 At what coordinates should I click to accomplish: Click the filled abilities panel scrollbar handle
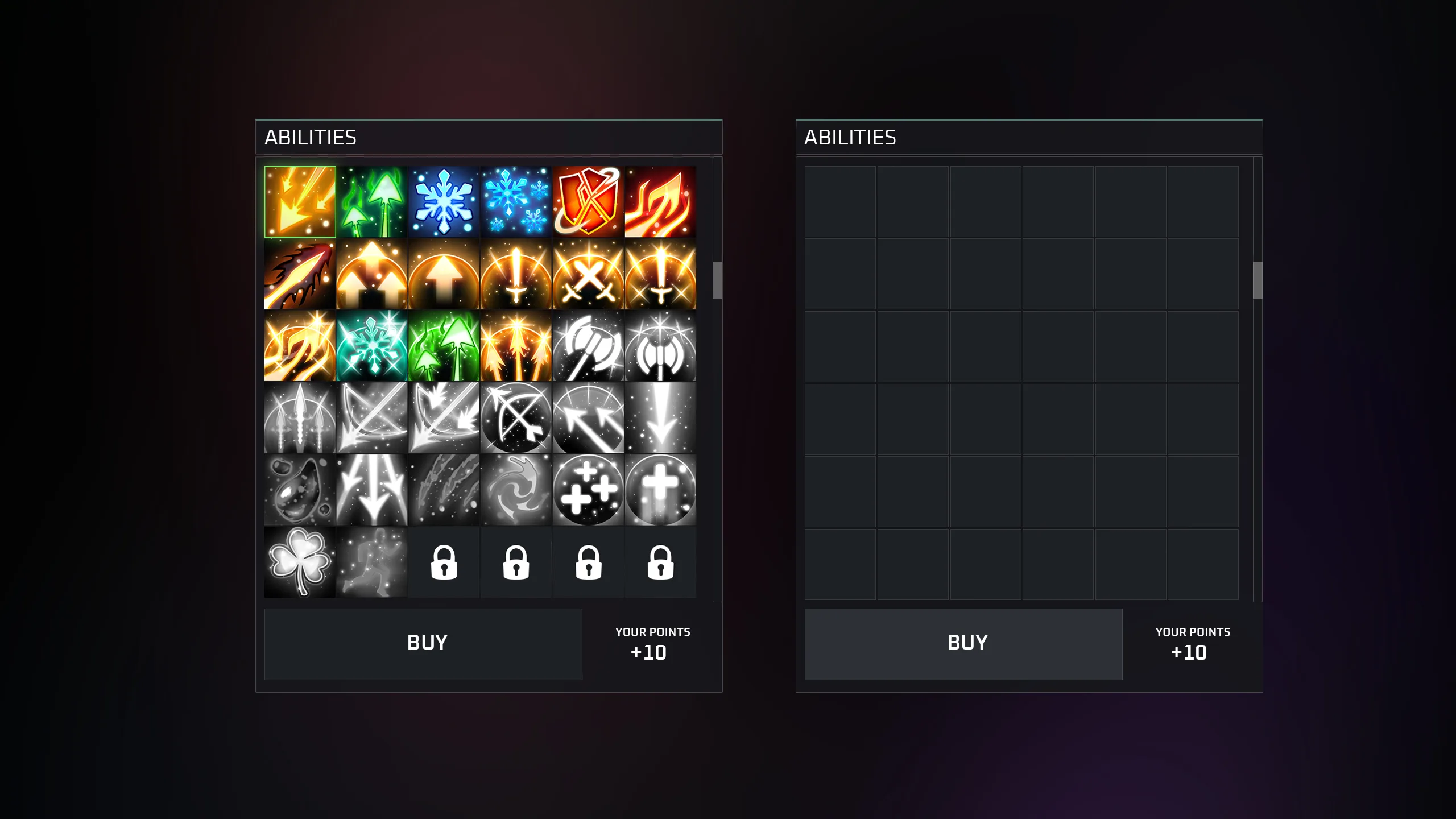click(x=717, y=280)
